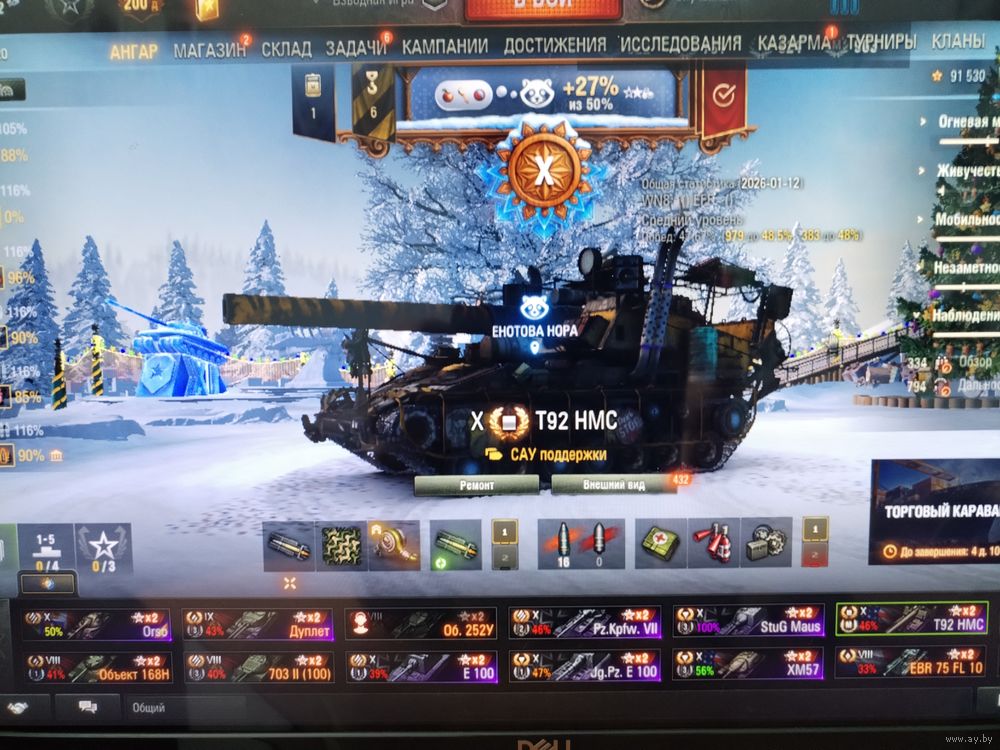1000x750 pixels.
Task: Open the Торговый караван event banner
Action: click(935, 514)
